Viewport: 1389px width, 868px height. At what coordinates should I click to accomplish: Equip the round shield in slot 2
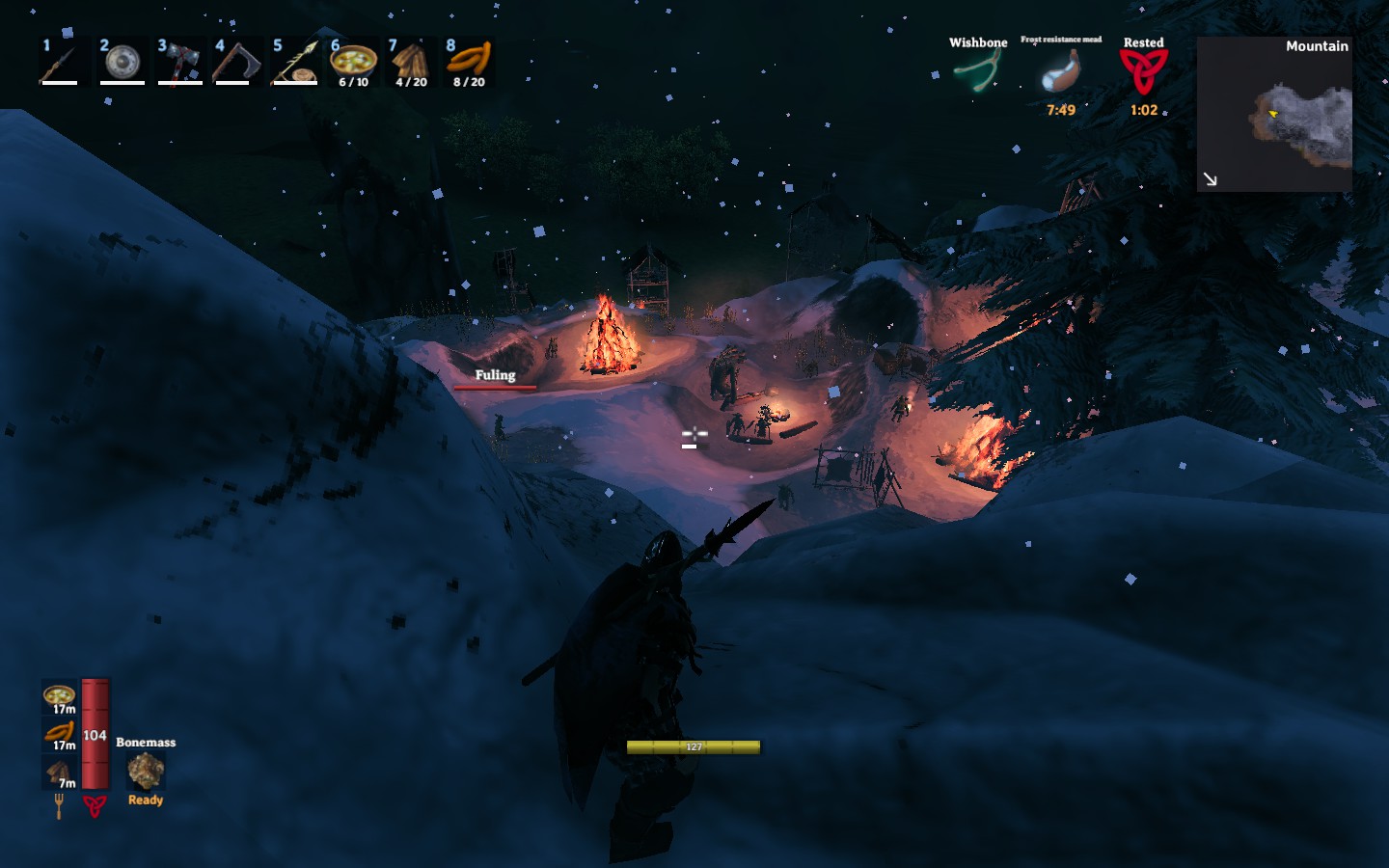click(120, 62)
